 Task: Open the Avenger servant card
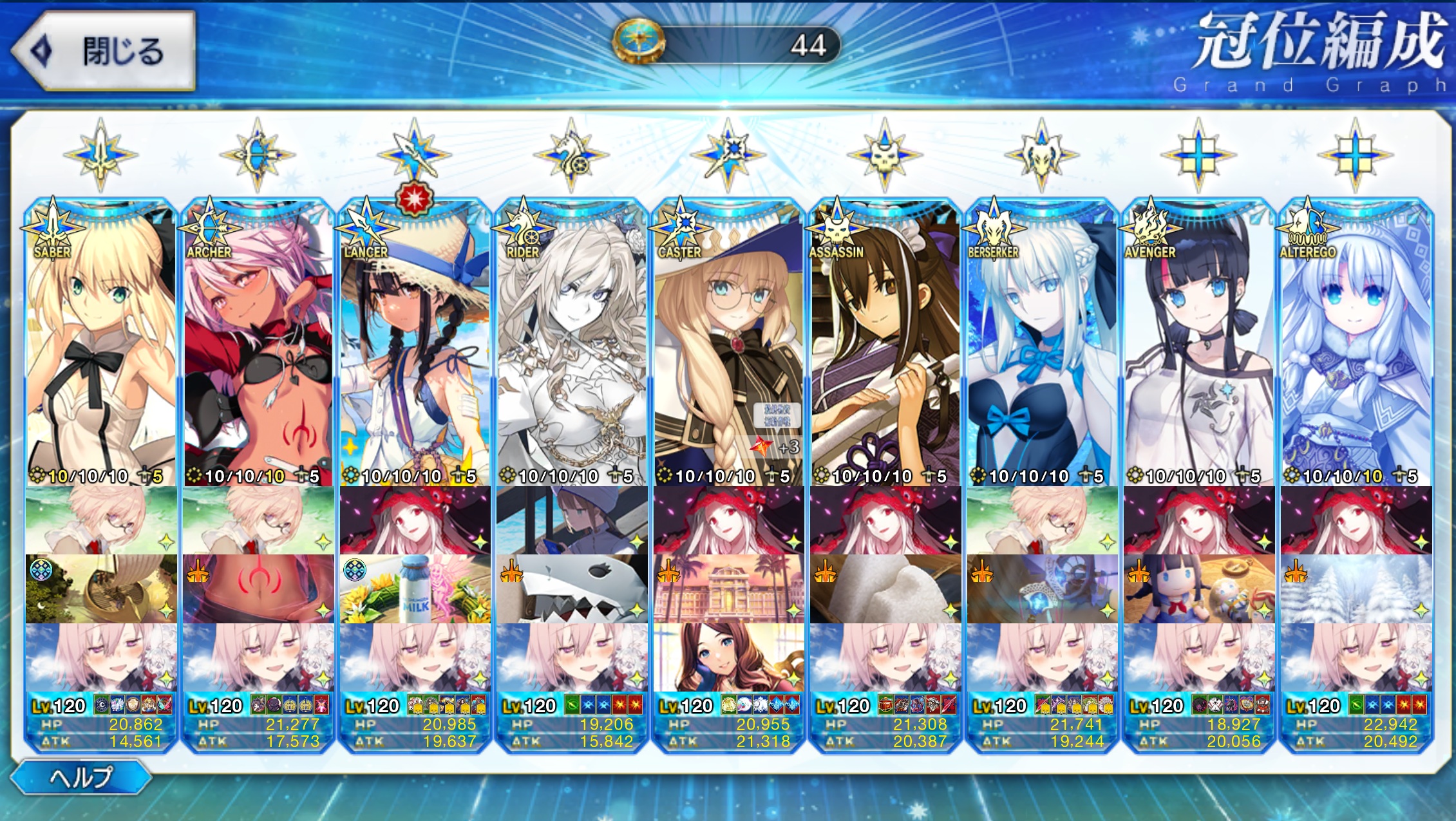pyautogui.click(x=1199, y=348)
